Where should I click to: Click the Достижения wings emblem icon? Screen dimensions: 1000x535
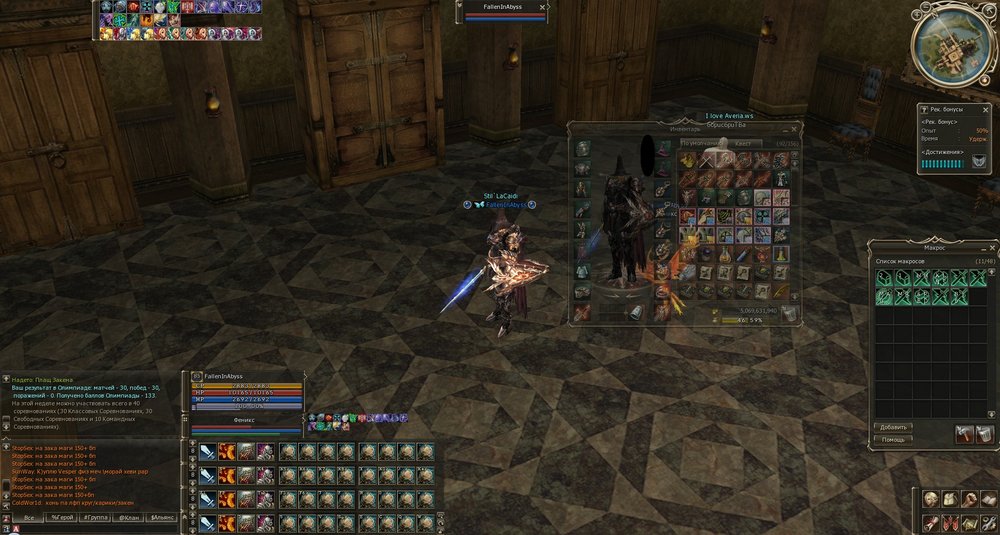point(979,162)
